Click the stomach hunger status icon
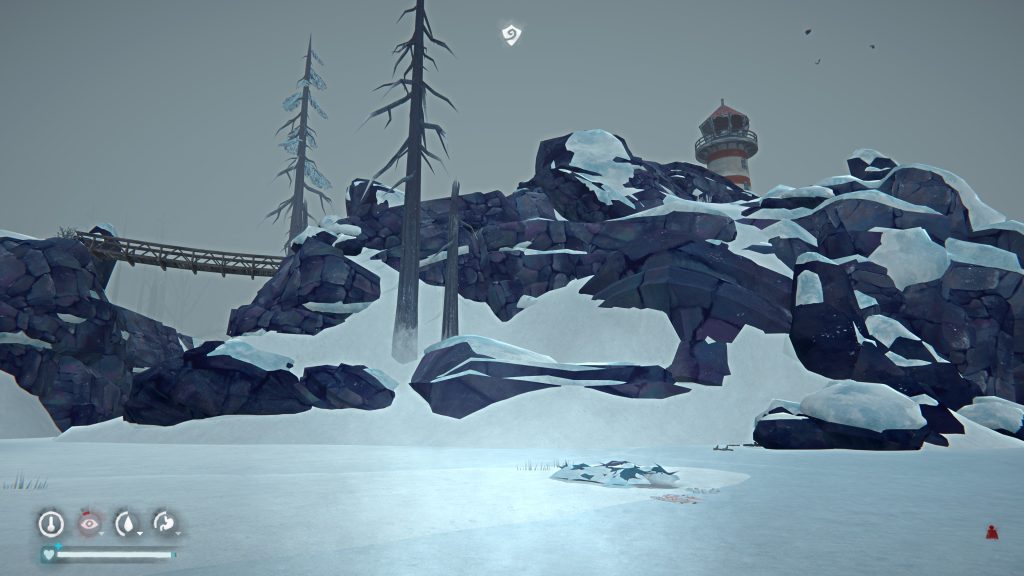 (164, 522)
